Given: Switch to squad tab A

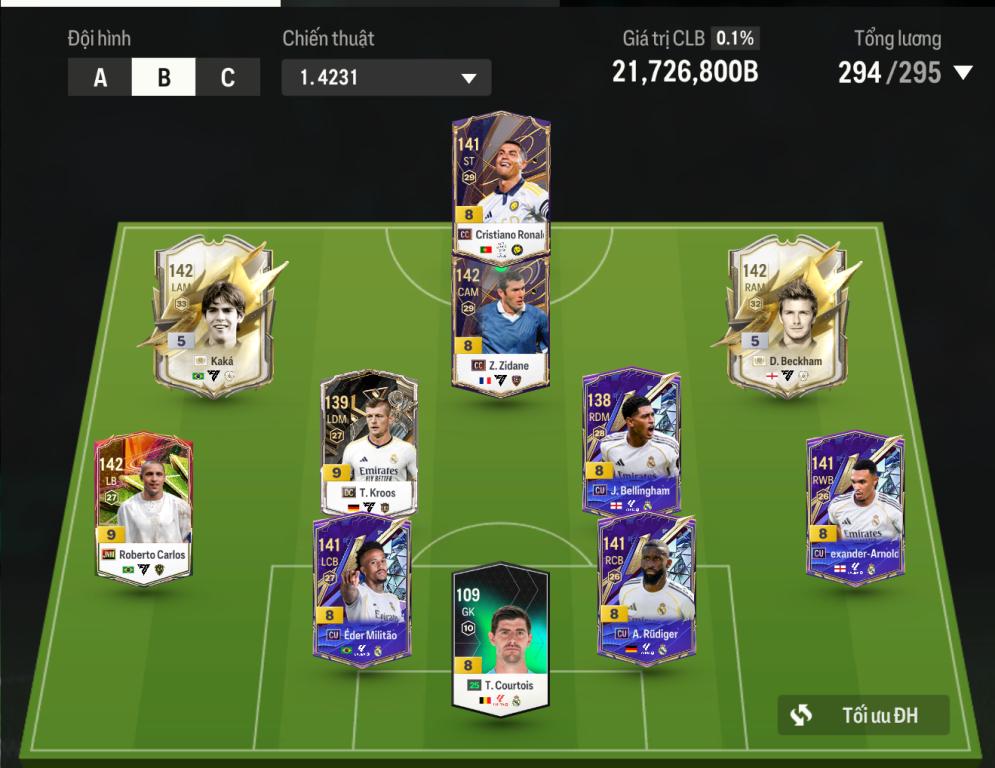Looking at the screenshot, I should pos(100,78).
